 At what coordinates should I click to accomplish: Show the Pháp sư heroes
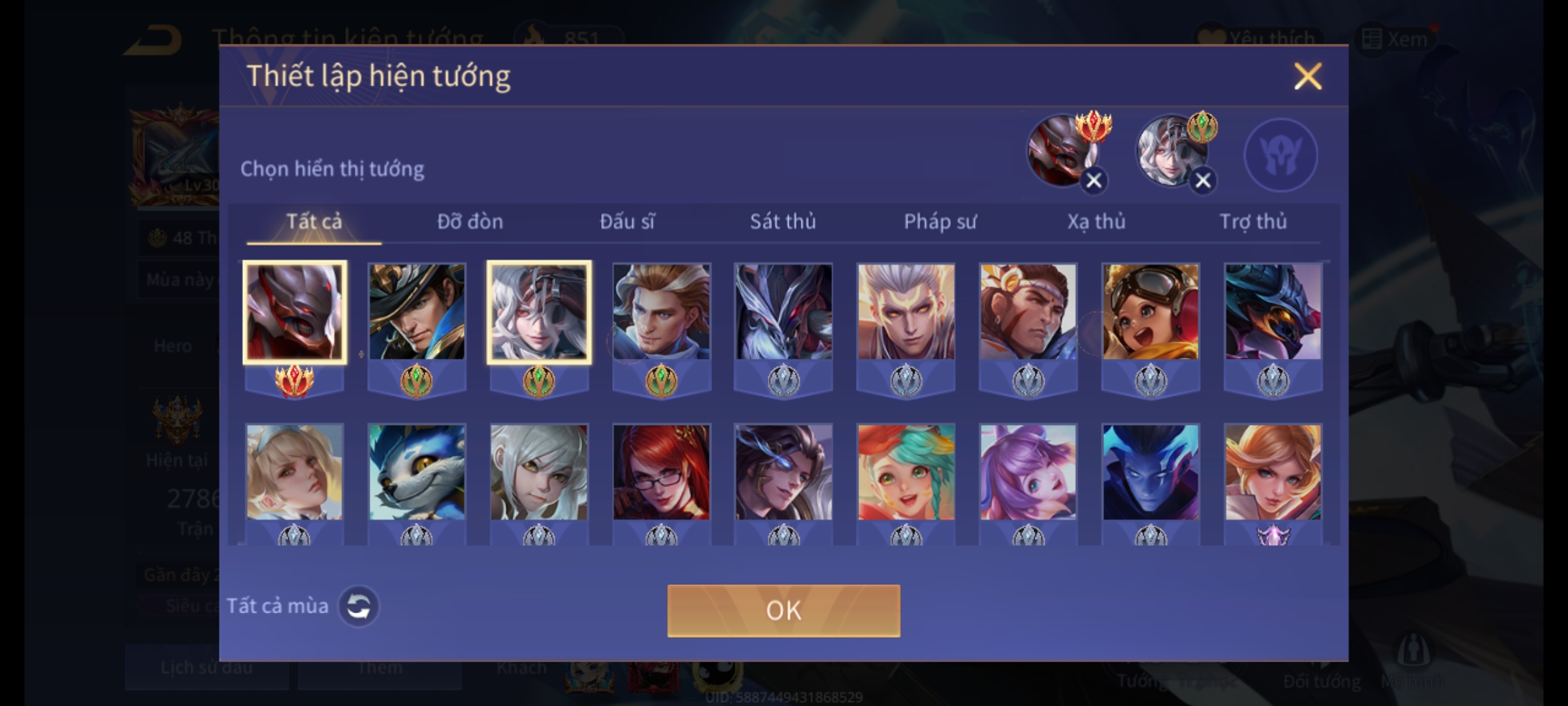(939, 222)
